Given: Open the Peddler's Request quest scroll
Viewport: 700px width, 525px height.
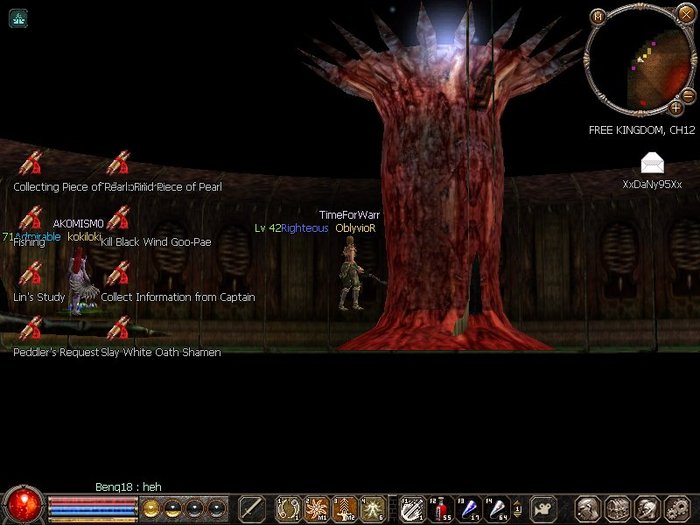Looking at the screenshot, I should point(31,329).
